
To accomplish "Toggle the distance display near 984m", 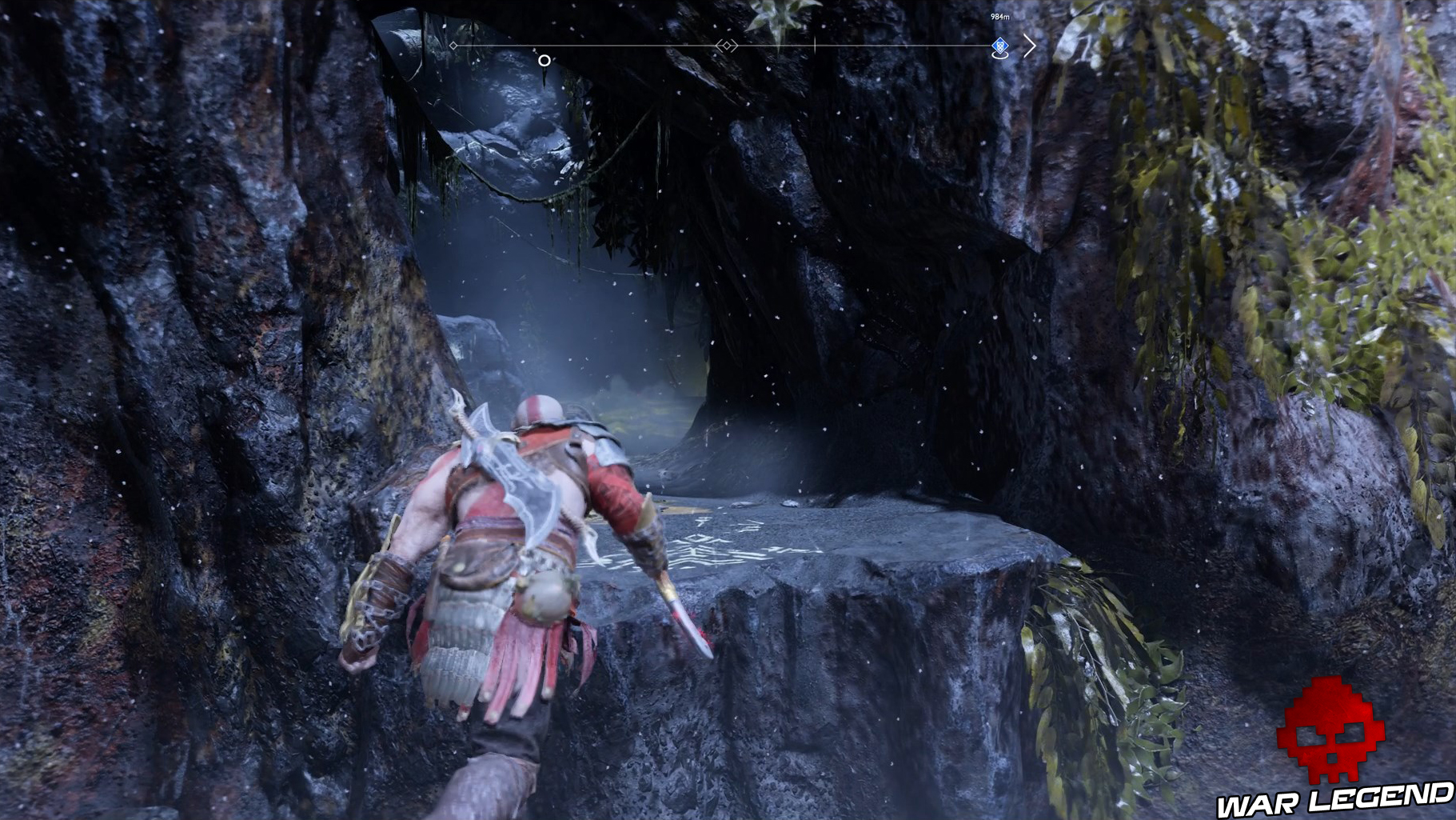I will point(999,16).
